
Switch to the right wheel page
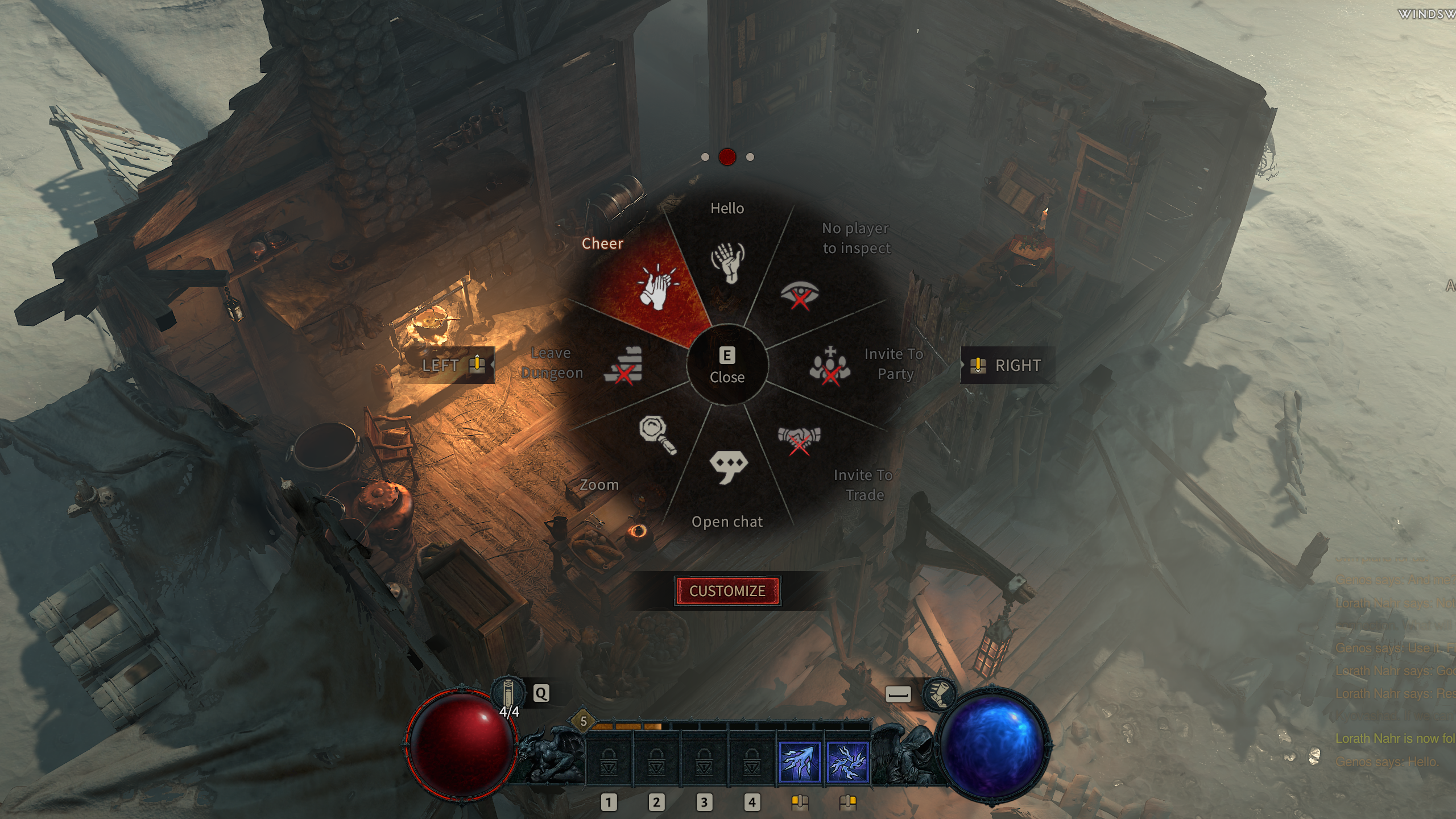click(x=1007, y=365)
